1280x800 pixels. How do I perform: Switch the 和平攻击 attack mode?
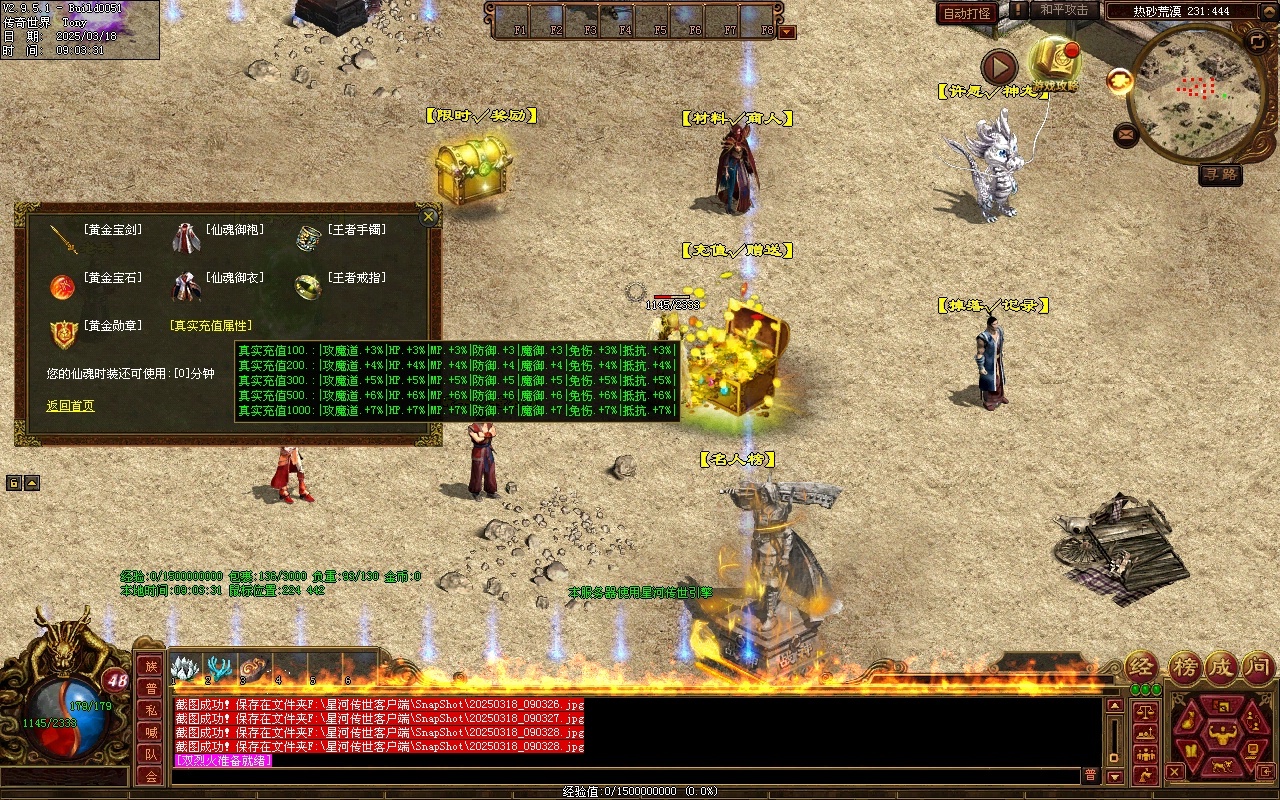(1064, 10)
